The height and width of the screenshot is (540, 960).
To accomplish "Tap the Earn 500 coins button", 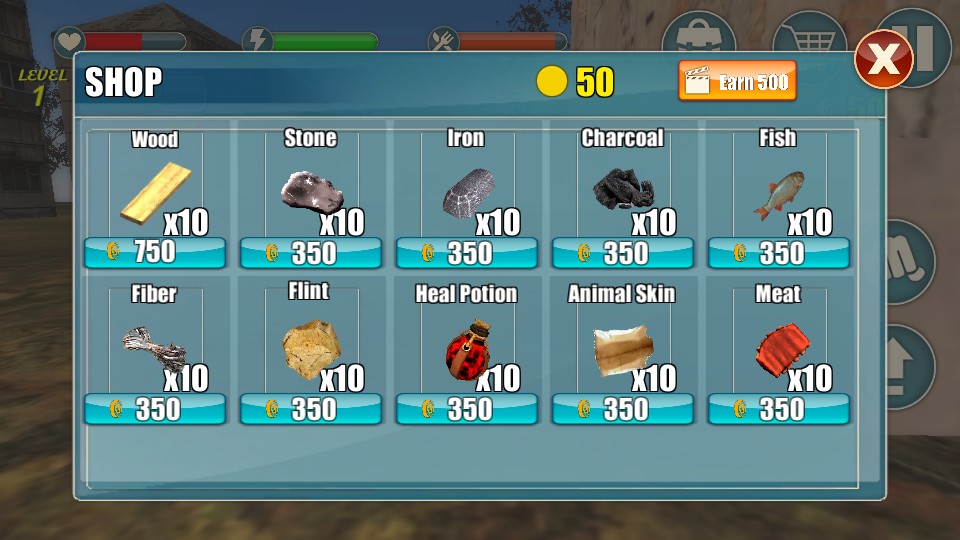I will coord(737,81).
